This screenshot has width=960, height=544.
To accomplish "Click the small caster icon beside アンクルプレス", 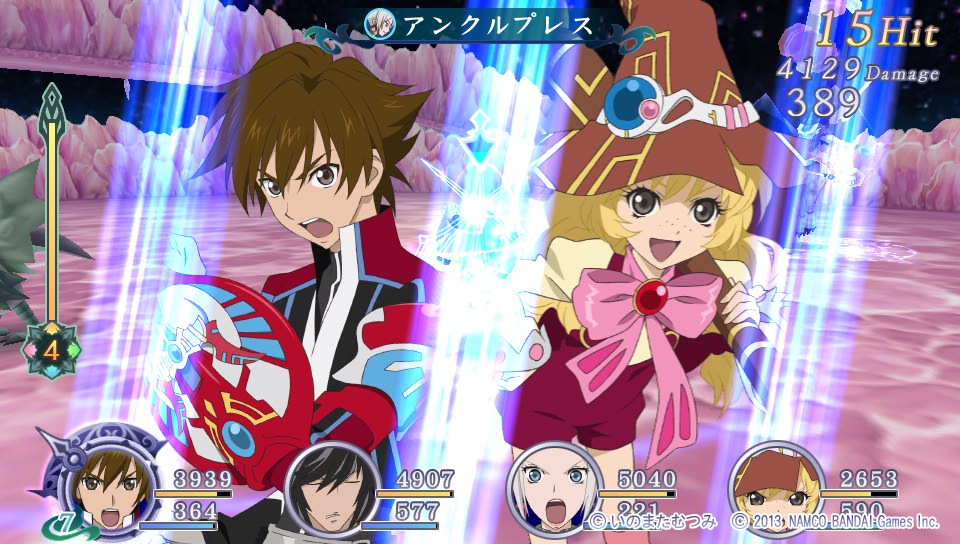I will [x=379, y=25].
